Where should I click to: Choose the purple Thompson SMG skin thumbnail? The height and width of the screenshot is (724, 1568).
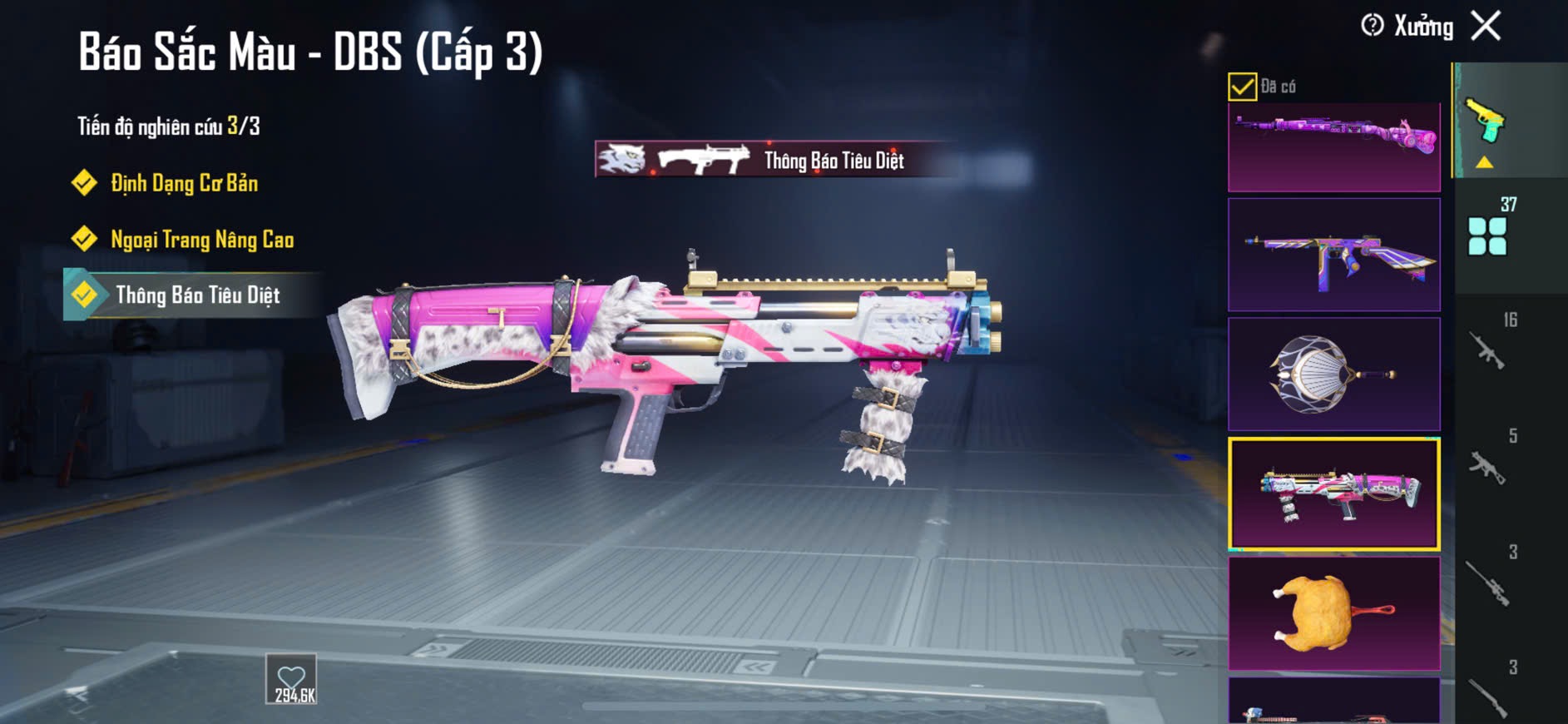(1333, 255)
